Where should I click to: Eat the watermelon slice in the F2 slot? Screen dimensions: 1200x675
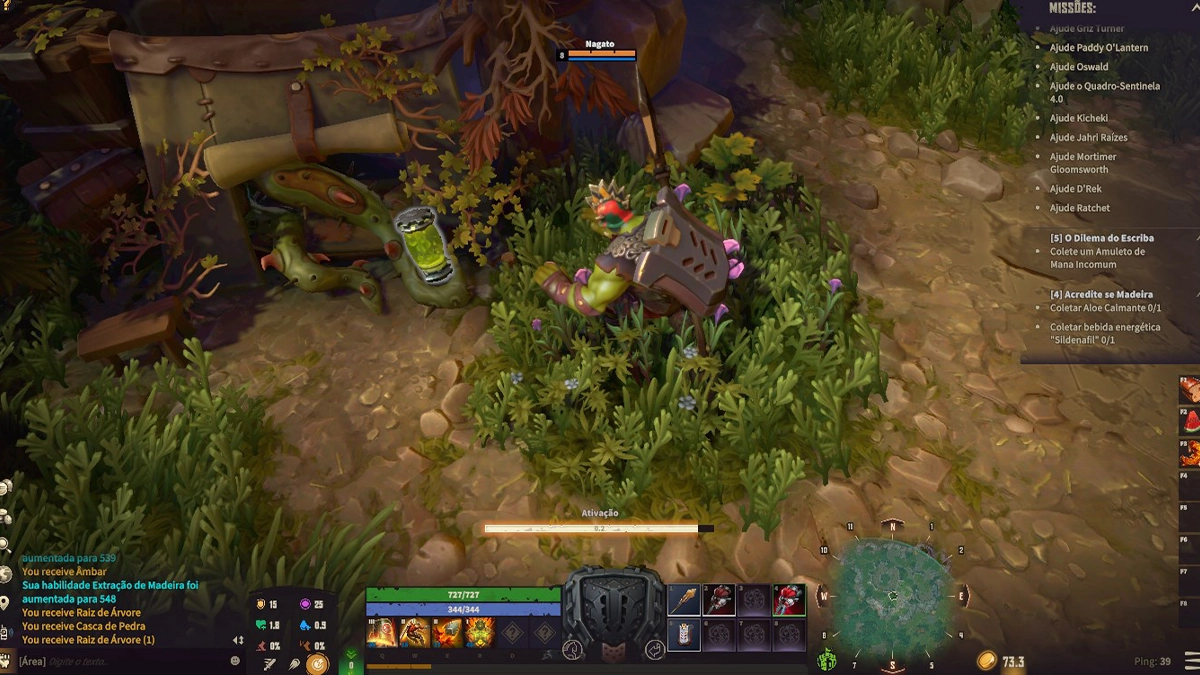[1190, 422]
